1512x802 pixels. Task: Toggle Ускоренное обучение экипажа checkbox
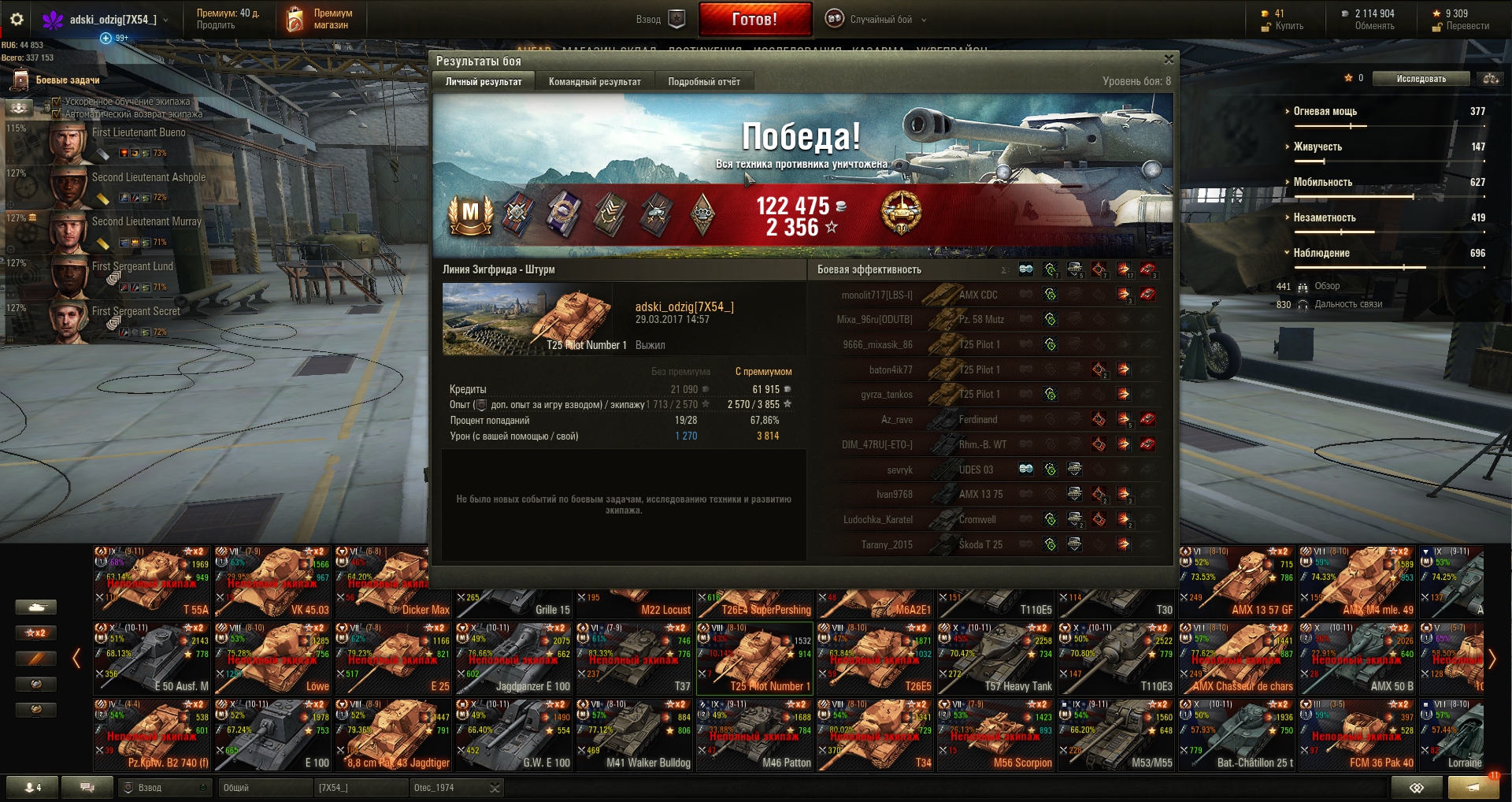click(57, 102)
